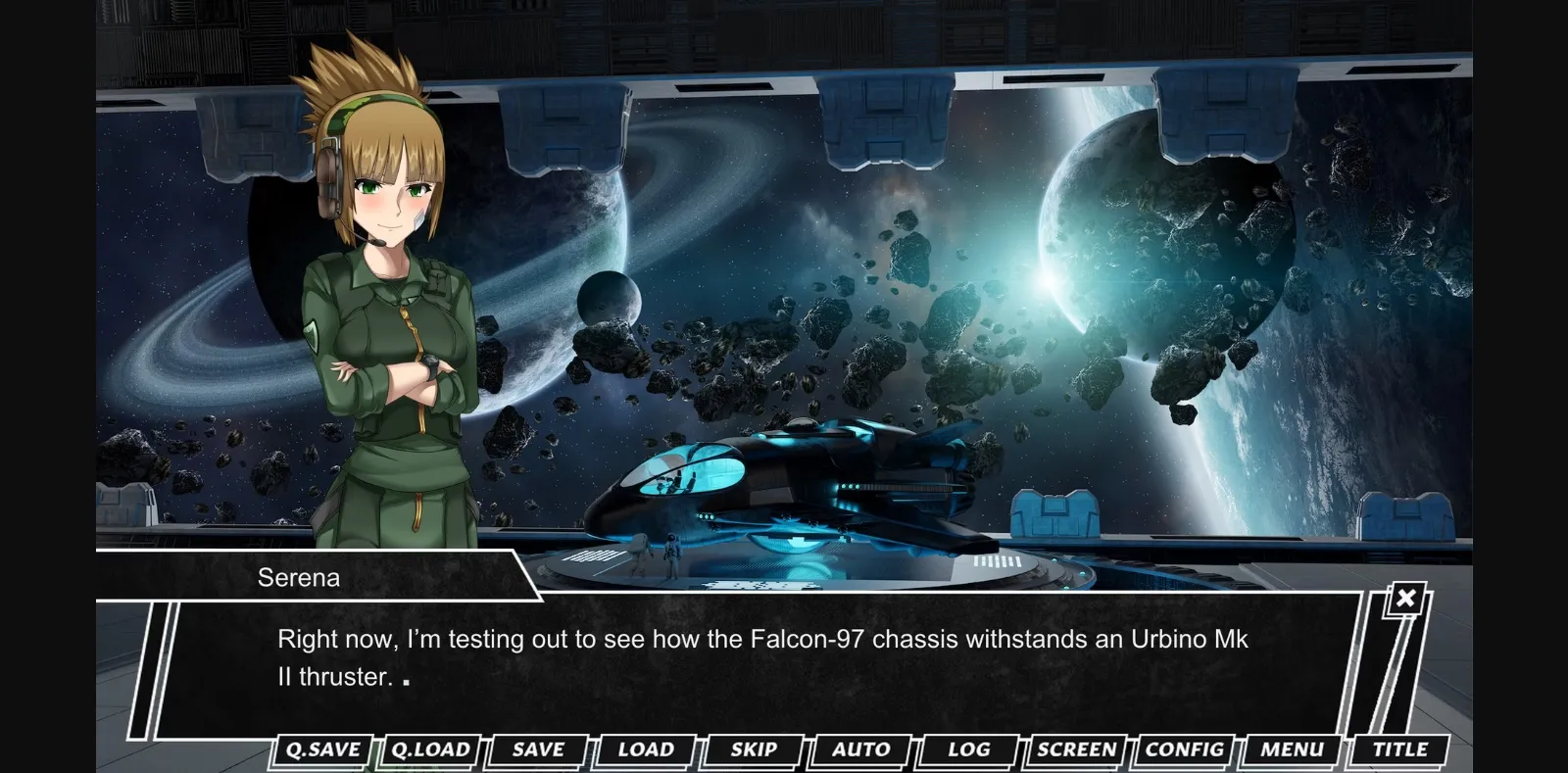Open the CONFIG settings screen
Viewport: 1568px width, 773px height.
point(1183,749)
